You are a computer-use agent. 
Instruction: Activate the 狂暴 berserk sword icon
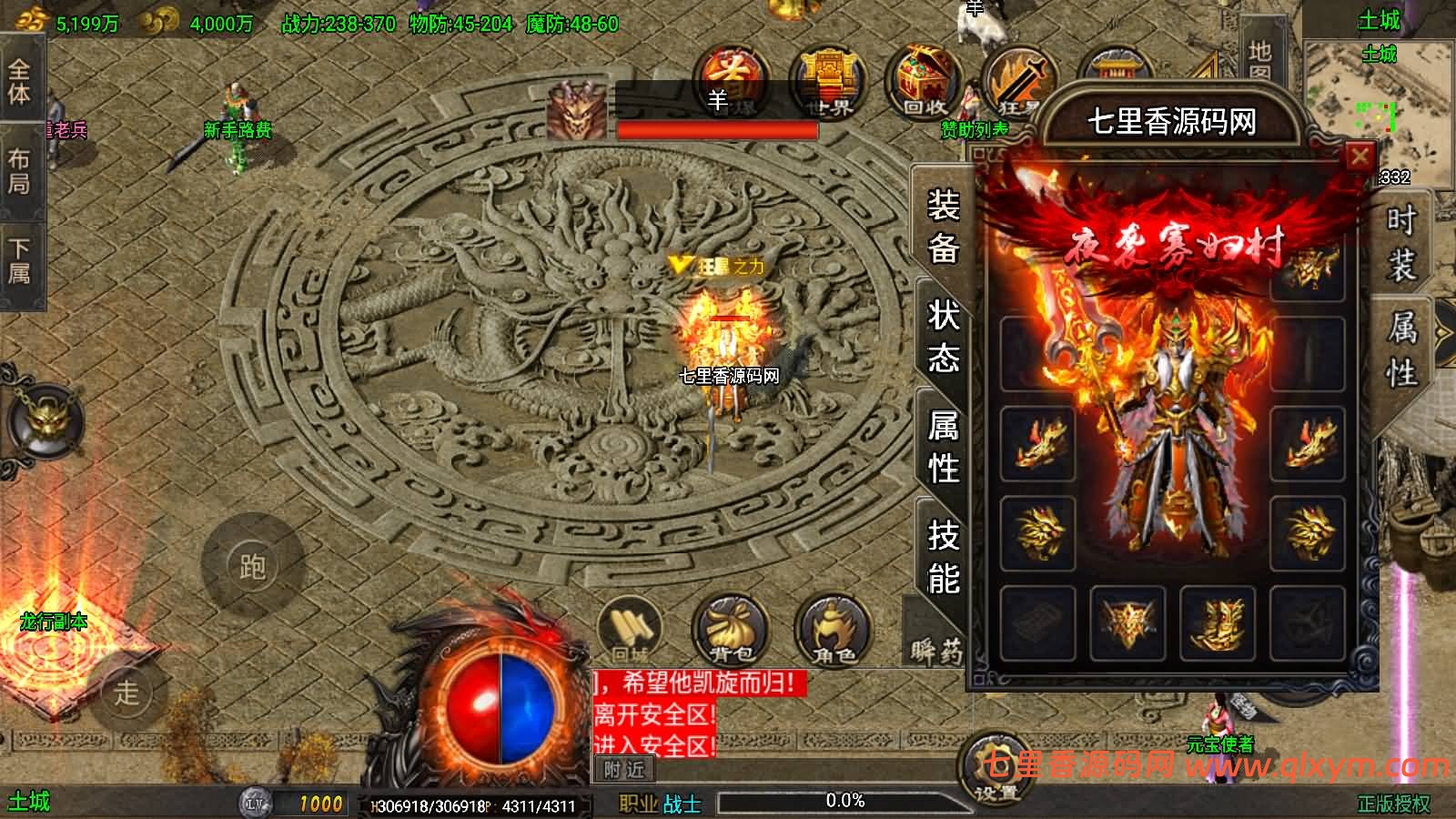coord(1021,82)
